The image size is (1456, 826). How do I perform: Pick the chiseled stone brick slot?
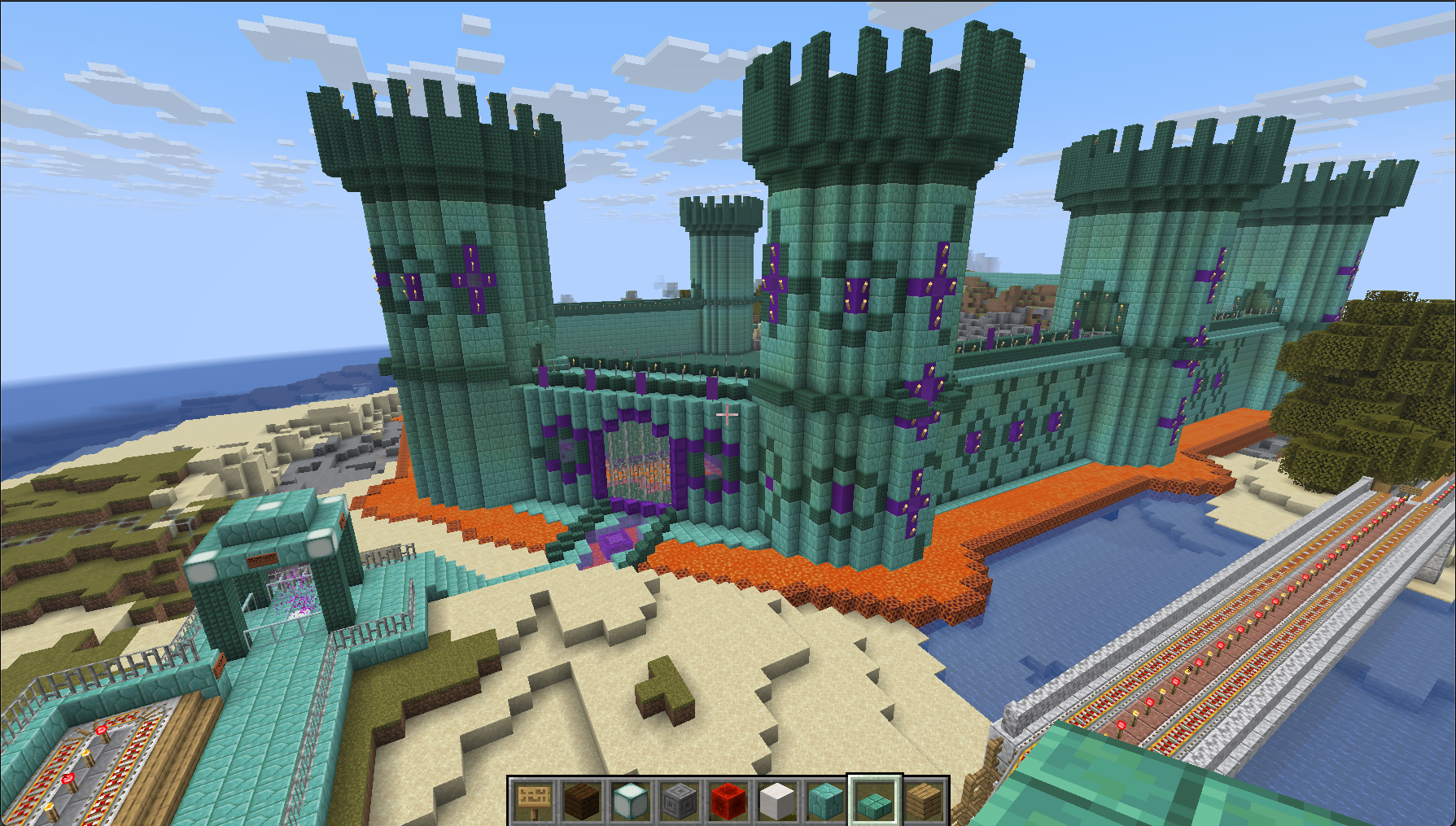point(680,800)
